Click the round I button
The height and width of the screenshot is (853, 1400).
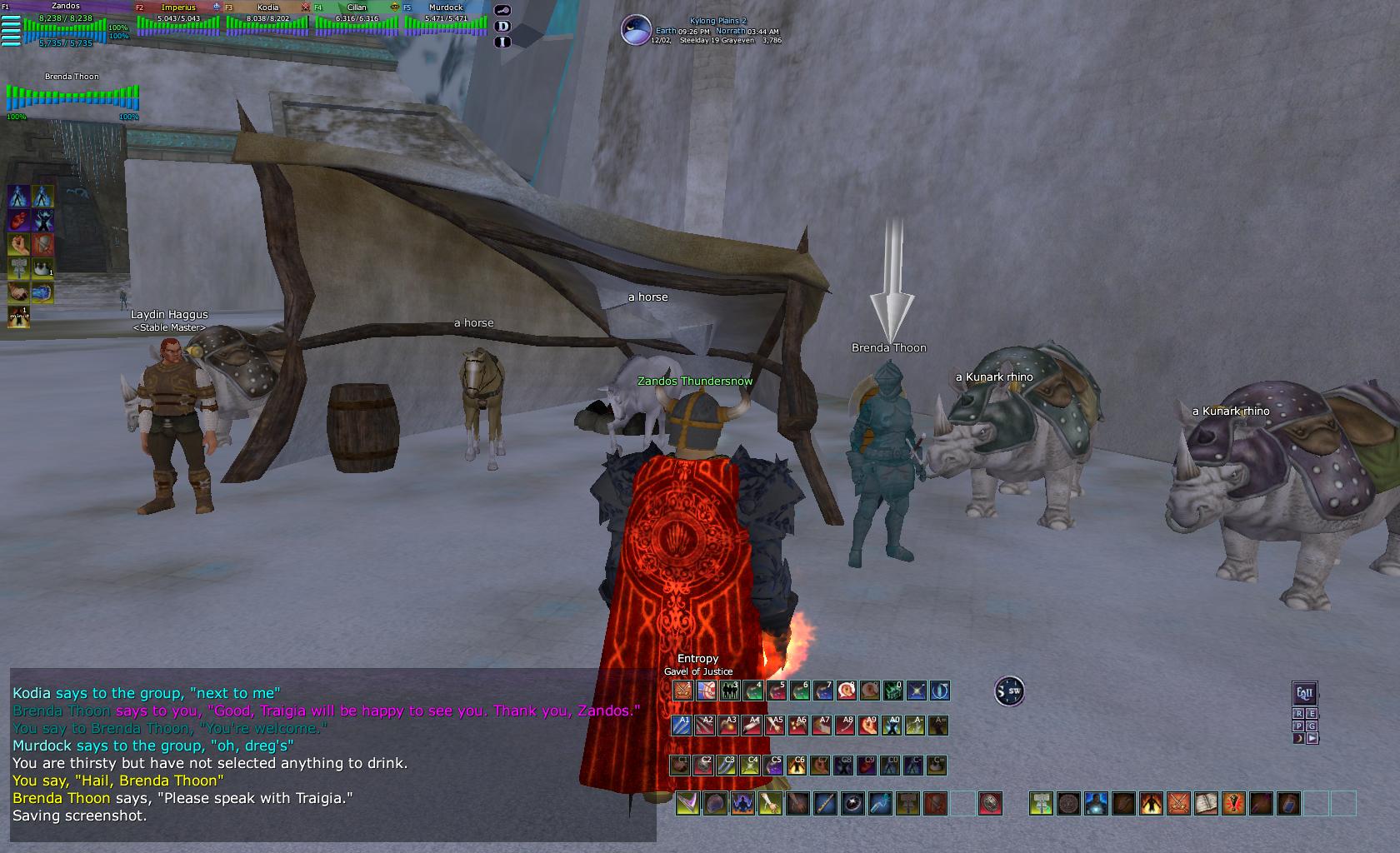pyautogui.click(x=502, y=41)
